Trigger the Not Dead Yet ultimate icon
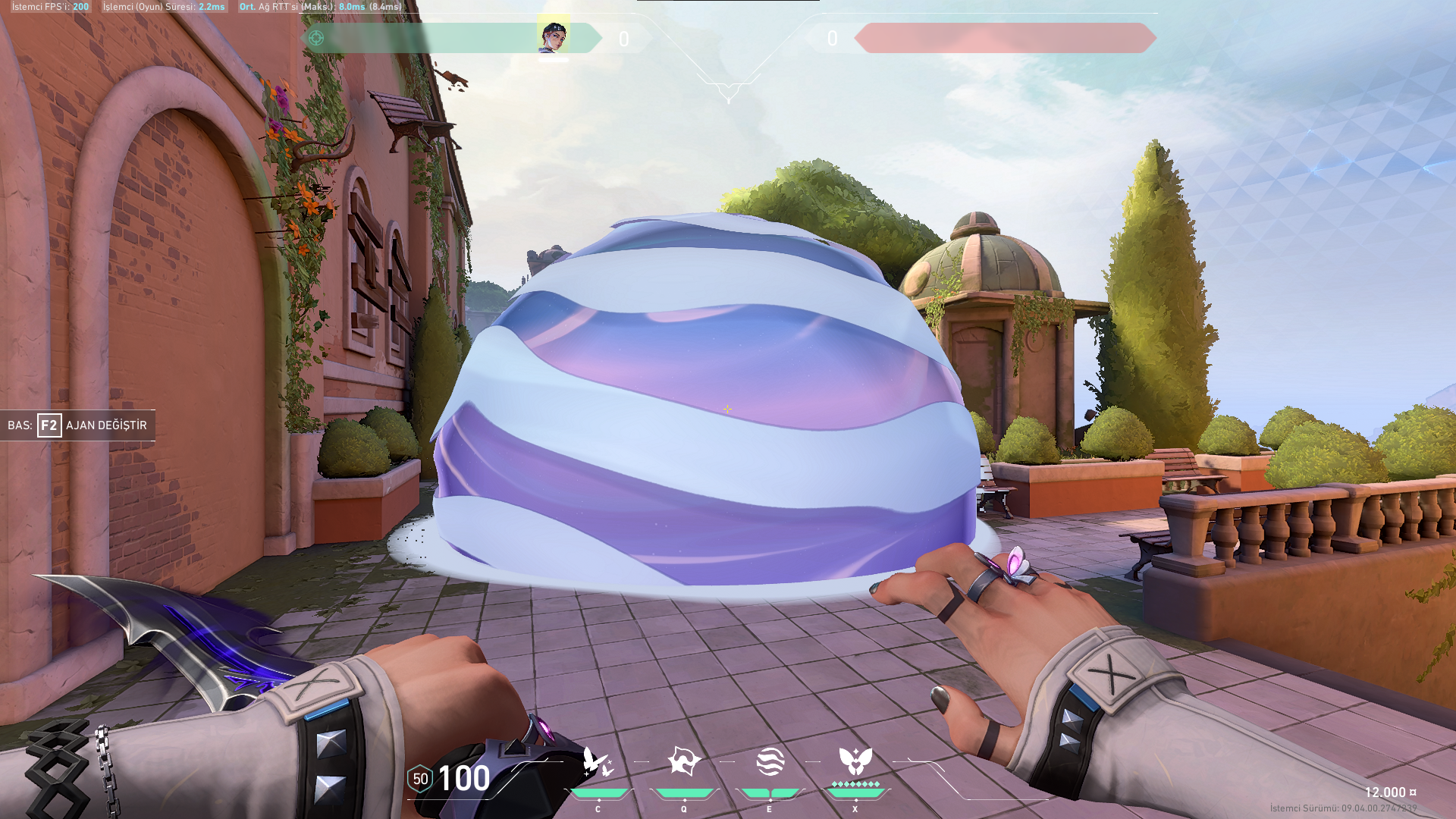This screenshot has width=1456, height=819. click(x=855, y=761)
